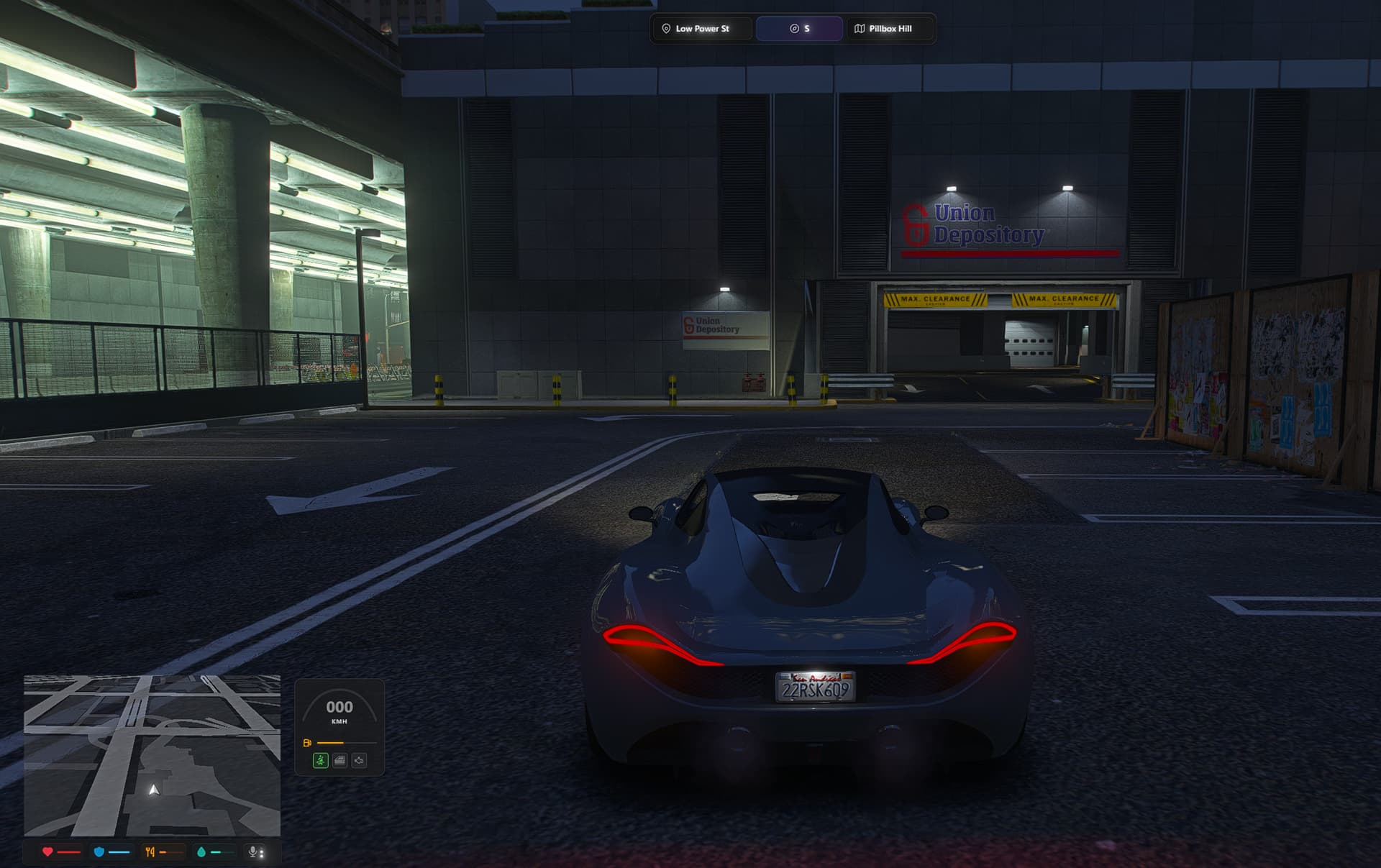
Task: Open the S compass heading indicator
Action: coord(799,29)
